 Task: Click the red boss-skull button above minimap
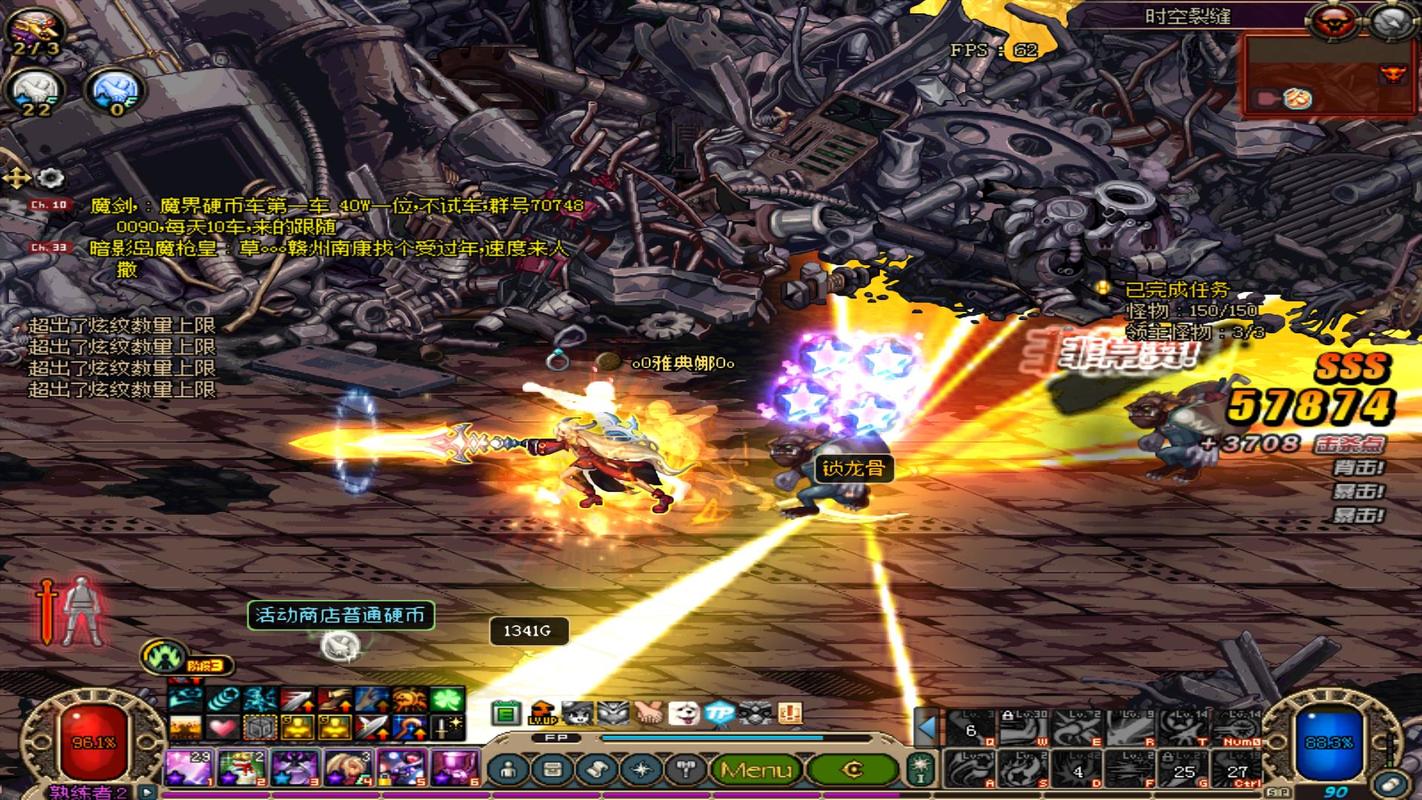tap(1332, 20)
